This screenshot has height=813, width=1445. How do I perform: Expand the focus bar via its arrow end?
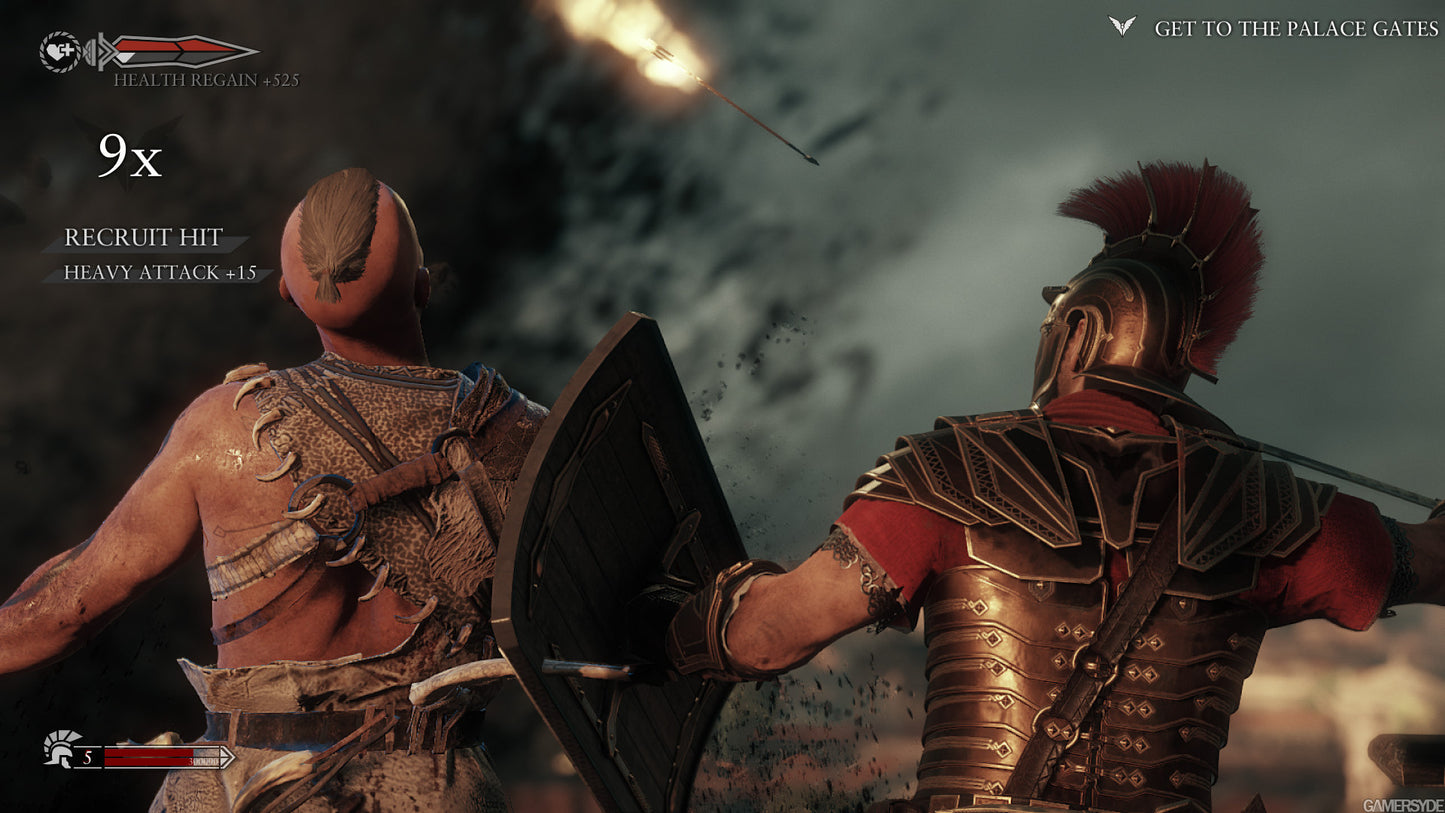pyautogui.click(x=228, y=757)
